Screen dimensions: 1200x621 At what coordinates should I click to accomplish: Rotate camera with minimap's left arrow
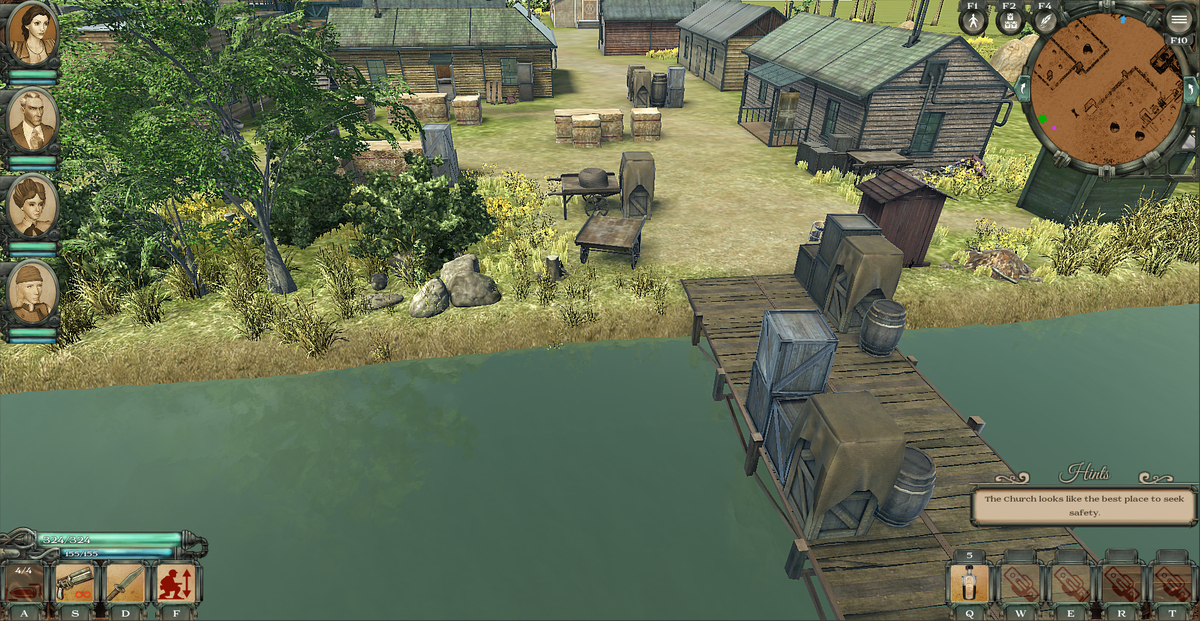[x=1021, y=90]
